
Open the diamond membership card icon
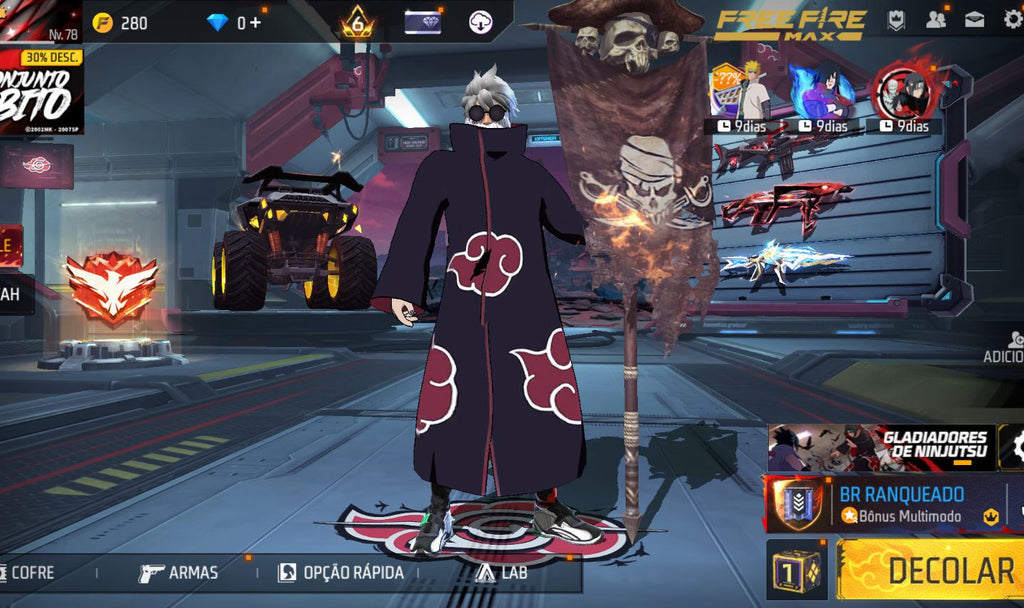[422, 21]
